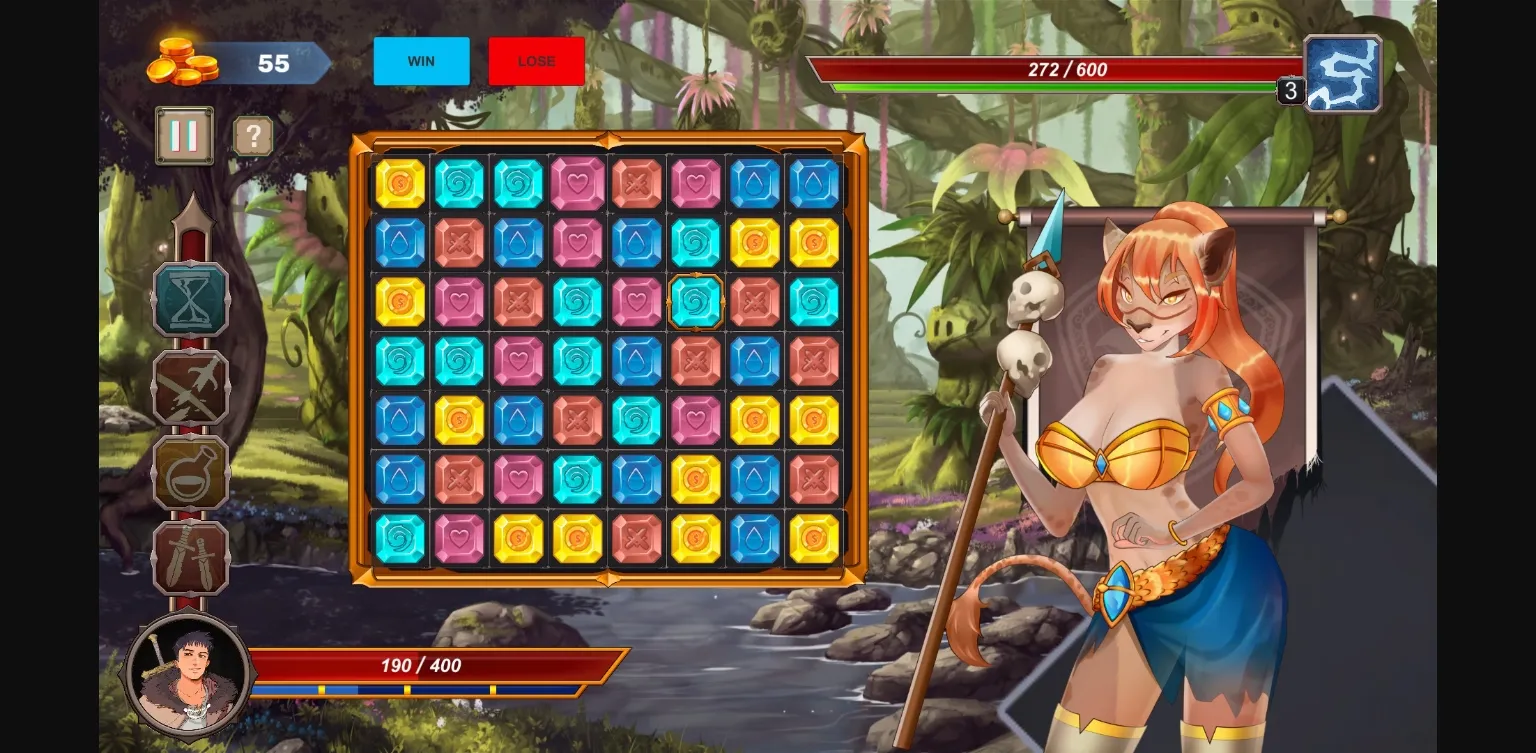Click the ability cooldown counter showing 3
This screenshot has height=753, width=1536.
1290,90
